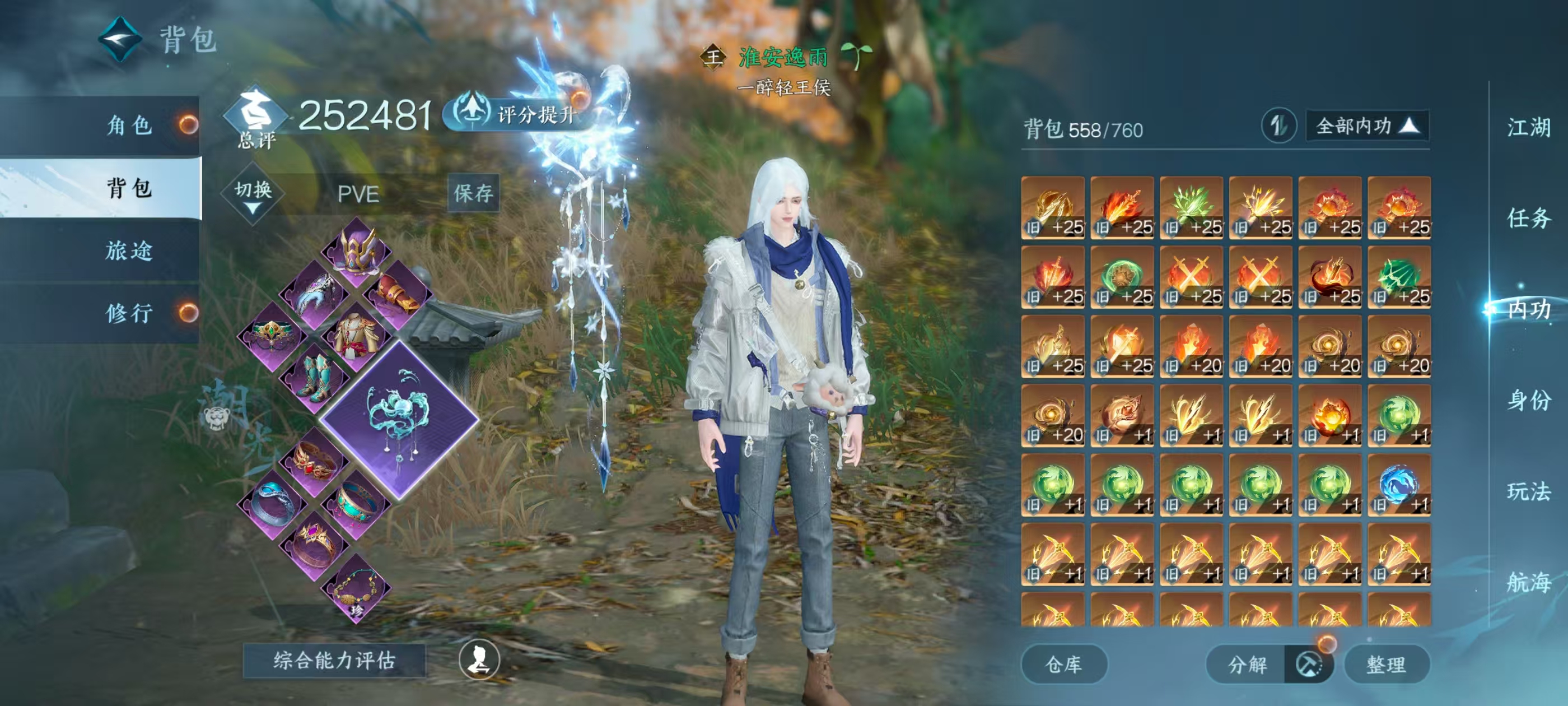This screenshot has width=1568, height=706.
Task: Open the 切换 loadout switcher
Action: coord(253,195)
